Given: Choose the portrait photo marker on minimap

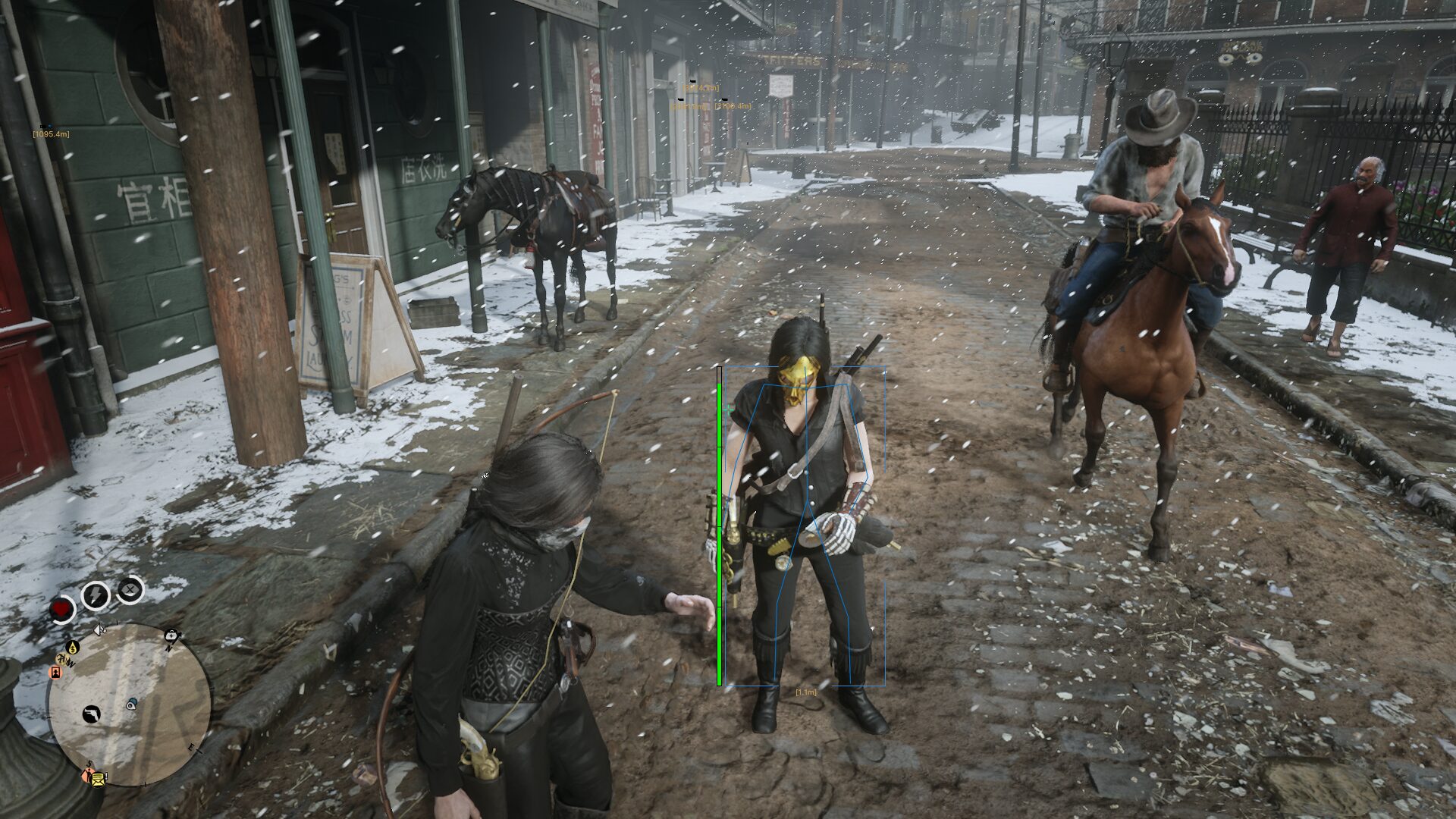Looking at the screenshot, I should pyautogui.click(x=55, y=672).
